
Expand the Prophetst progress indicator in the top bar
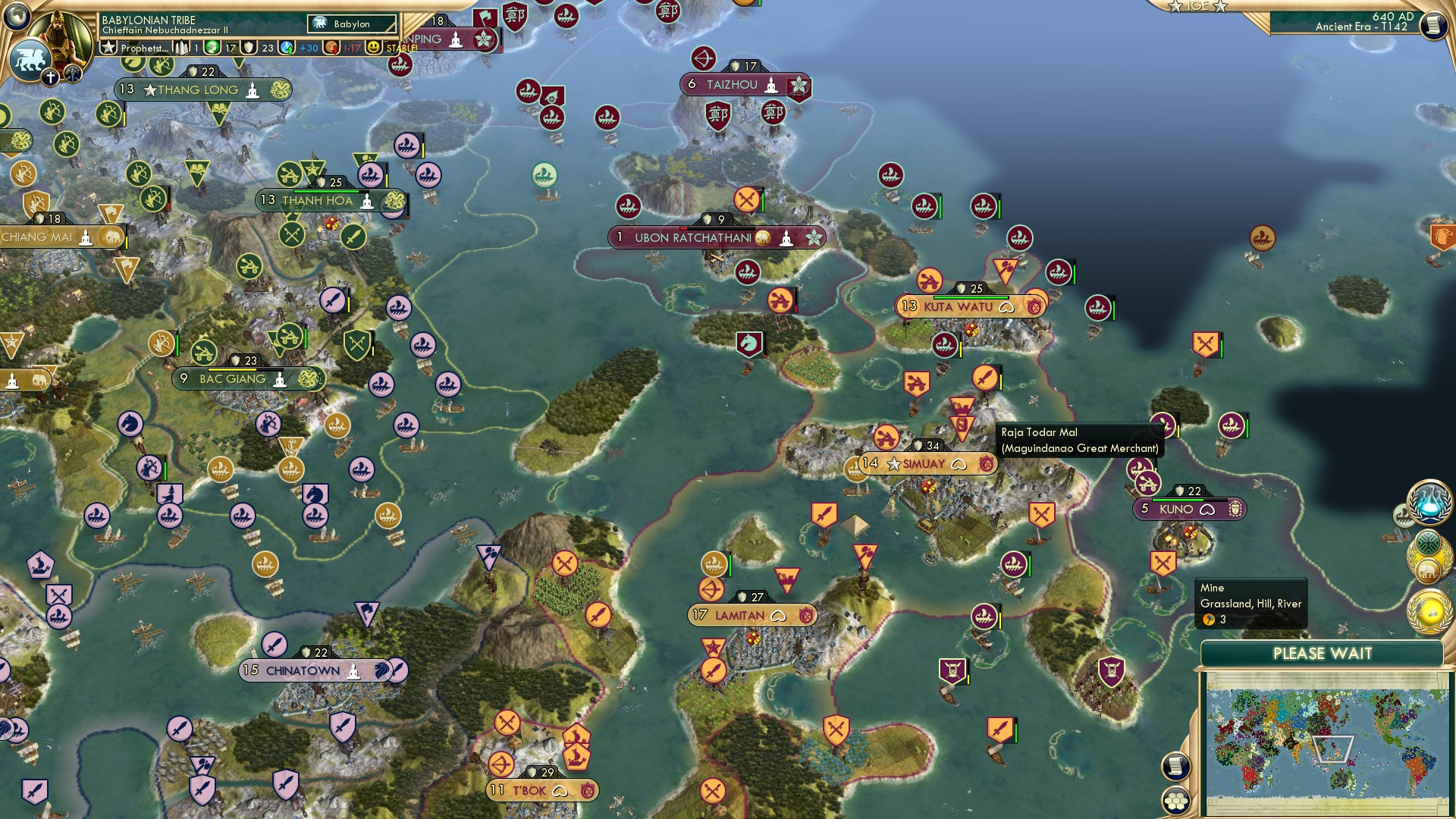(144, 47)
